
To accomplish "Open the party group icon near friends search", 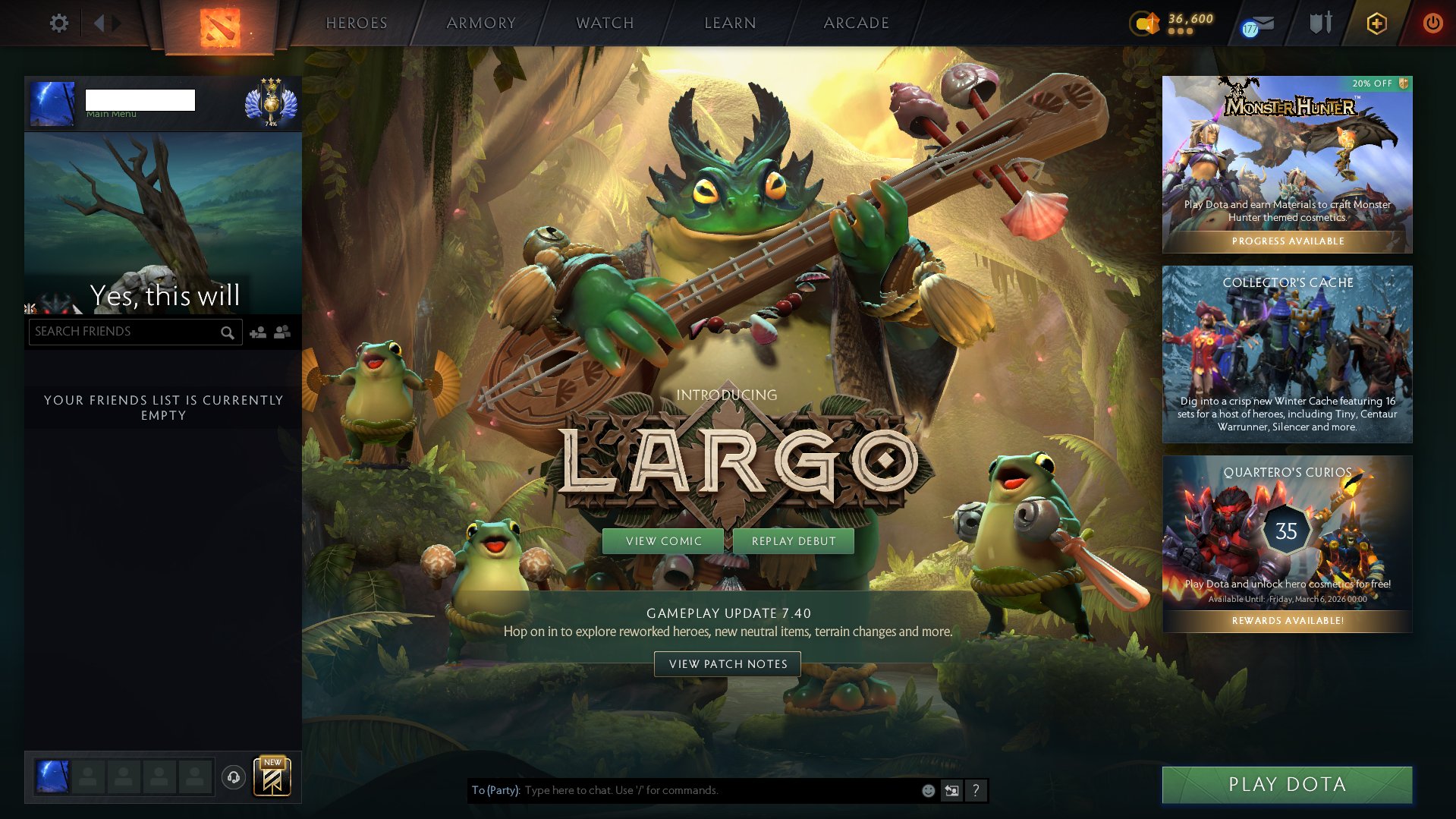I will point(281,332).
